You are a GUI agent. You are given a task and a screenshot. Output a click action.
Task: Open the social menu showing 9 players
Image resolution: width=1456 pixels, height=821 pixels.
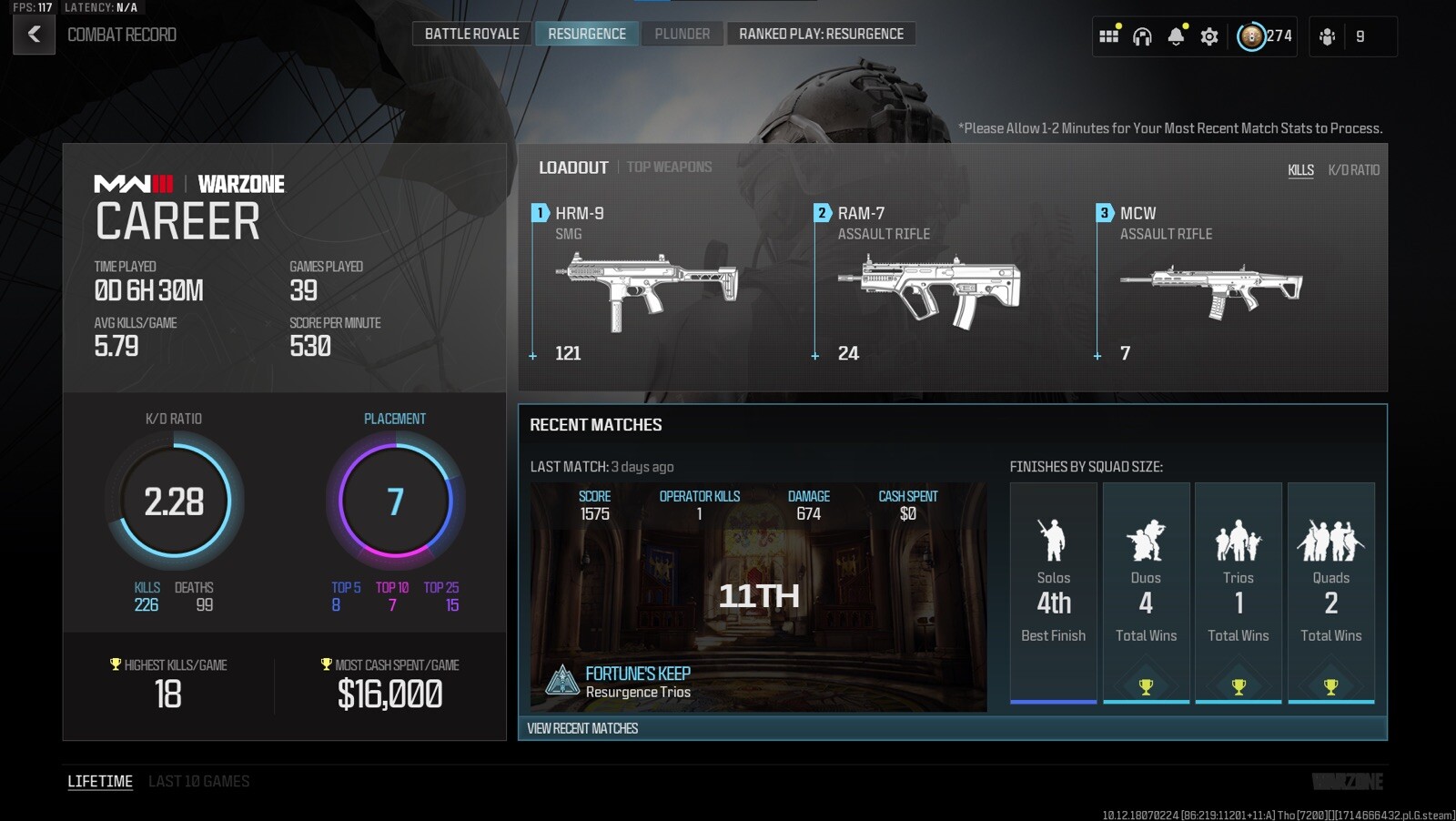pyautogui.click(x=1328, y=35)
